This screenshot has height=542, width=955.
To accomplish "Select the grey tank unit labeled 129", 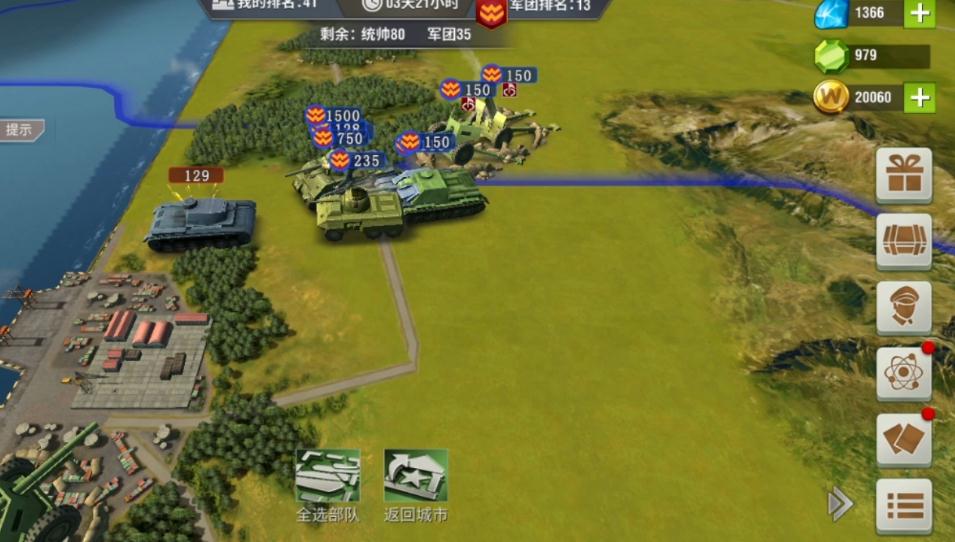I will coord(201,222).
